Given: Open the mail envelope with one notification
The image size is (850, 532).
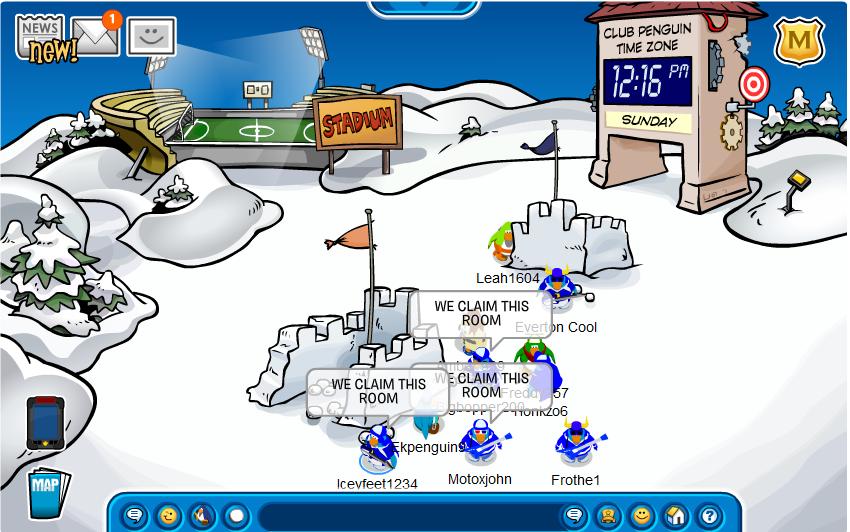Looking at the screenshot, I should click(x=95, y=37).
